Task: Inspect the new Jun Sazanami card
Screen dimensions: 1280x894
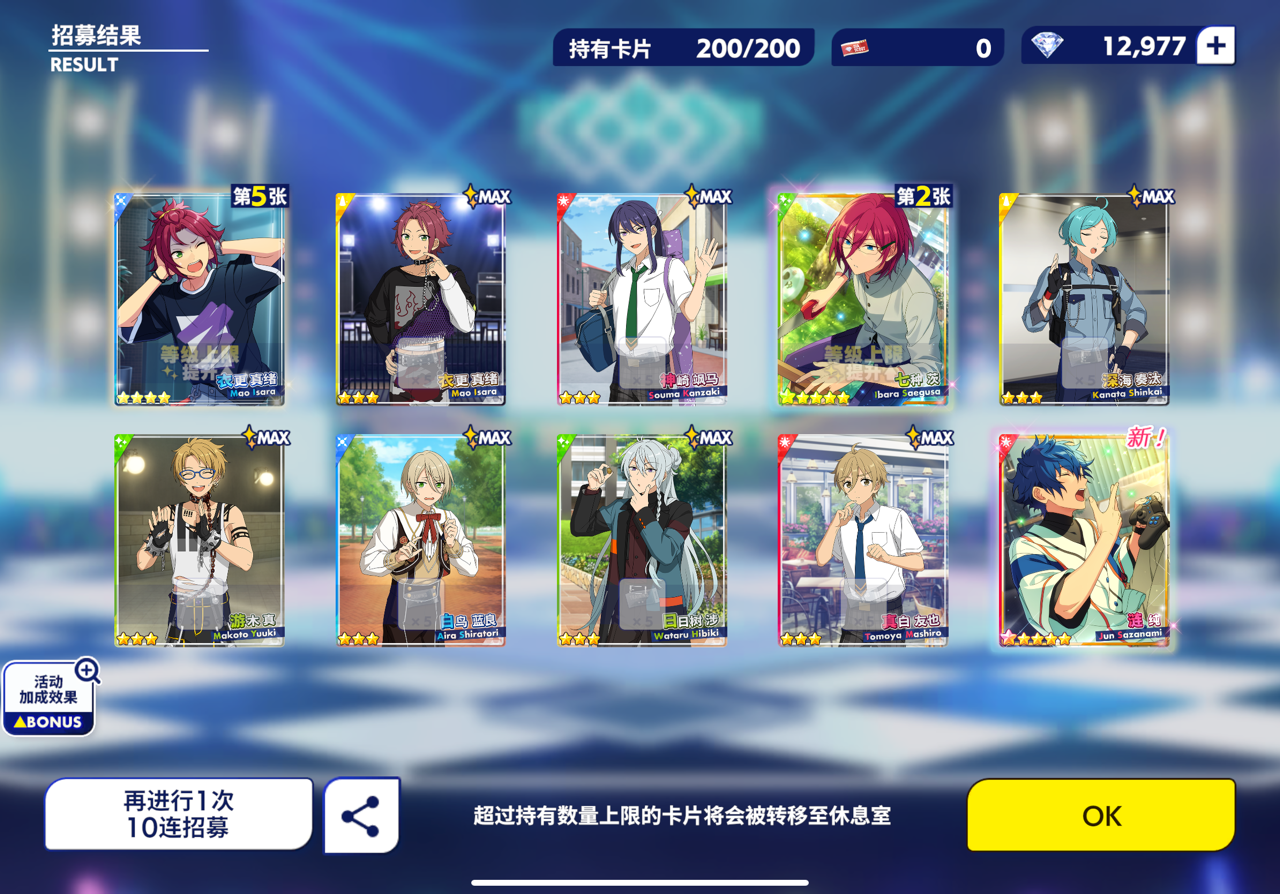Action: click(x=1084, y=541)
